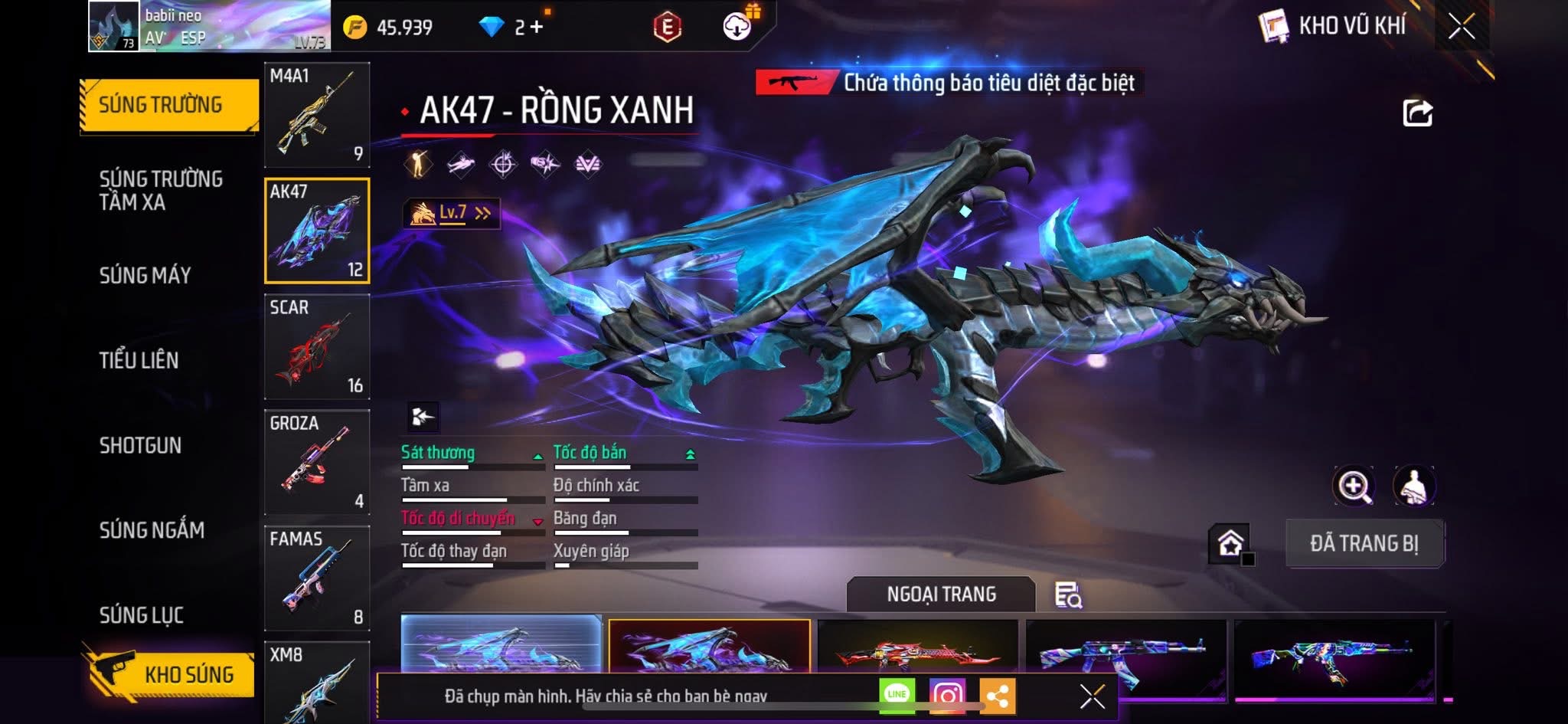The height and width of the screenshot is (724, 1568).
Task: Add diamonds with the plus button
Action: pyautogui.click(x=536, y=28)
